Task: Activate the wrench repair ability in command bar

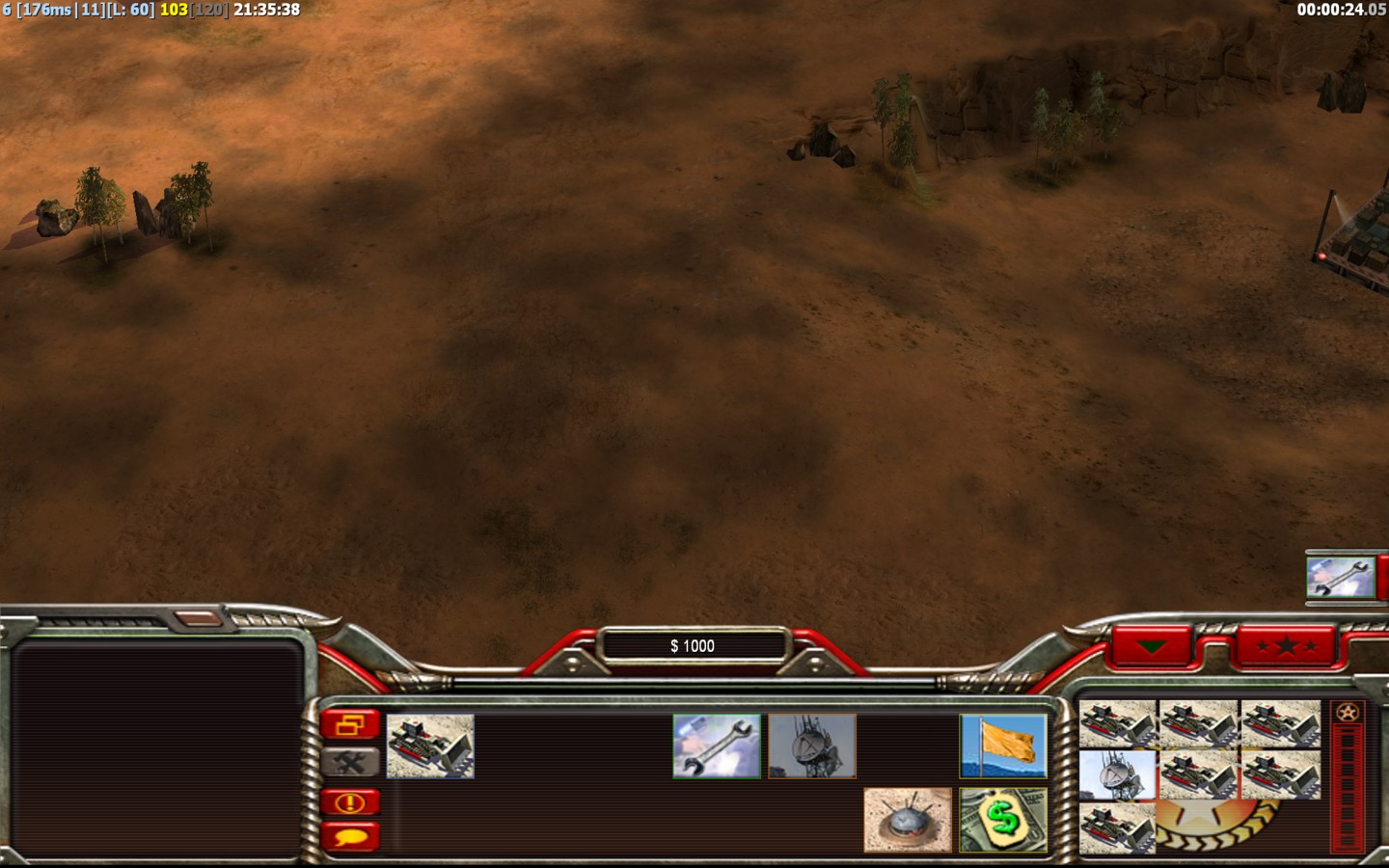Action: pyautogui.click(x=717, y=746)
